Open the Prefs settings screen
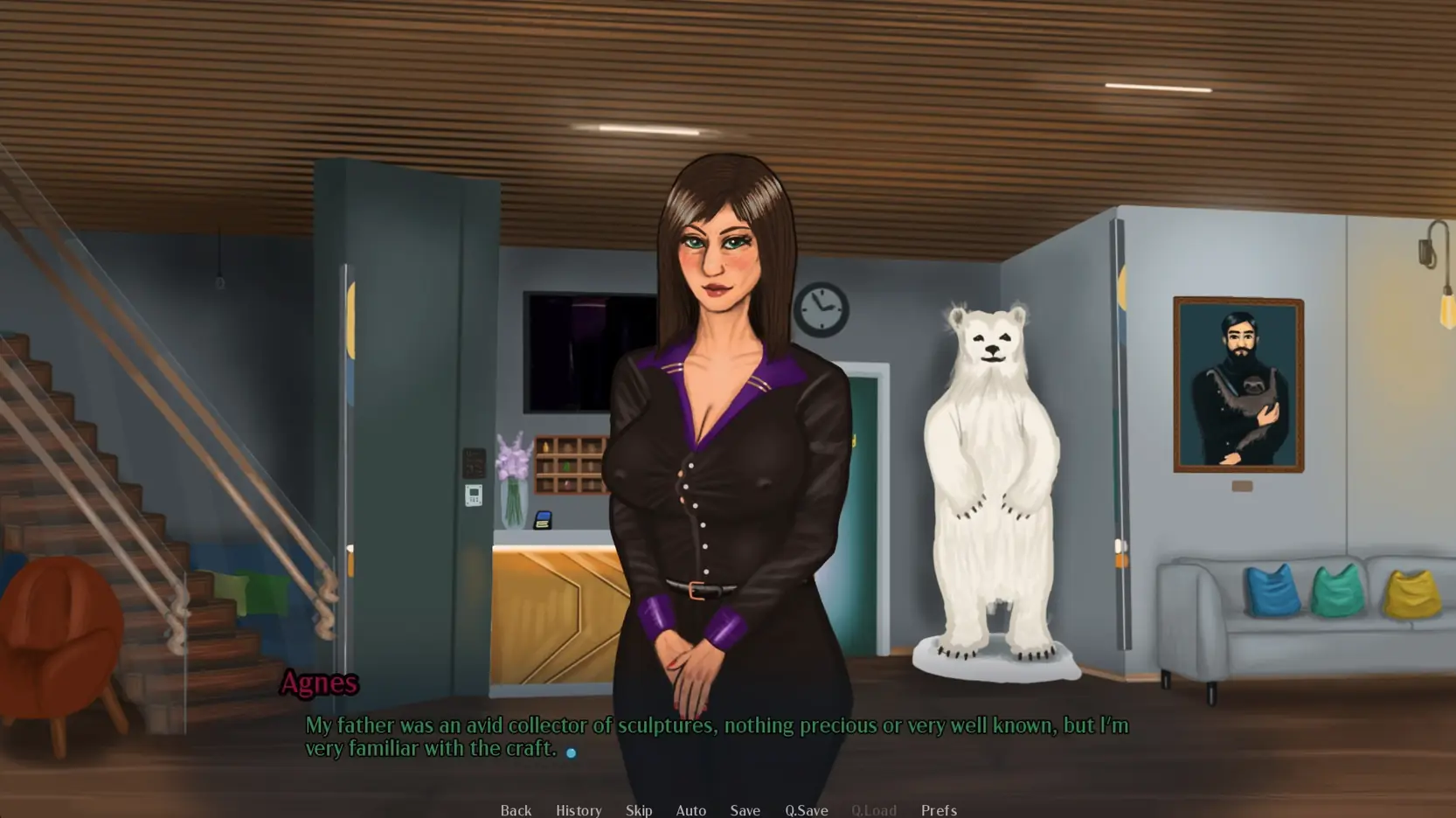The width and height of the screenshot is (1456, 818). point(939,810)
